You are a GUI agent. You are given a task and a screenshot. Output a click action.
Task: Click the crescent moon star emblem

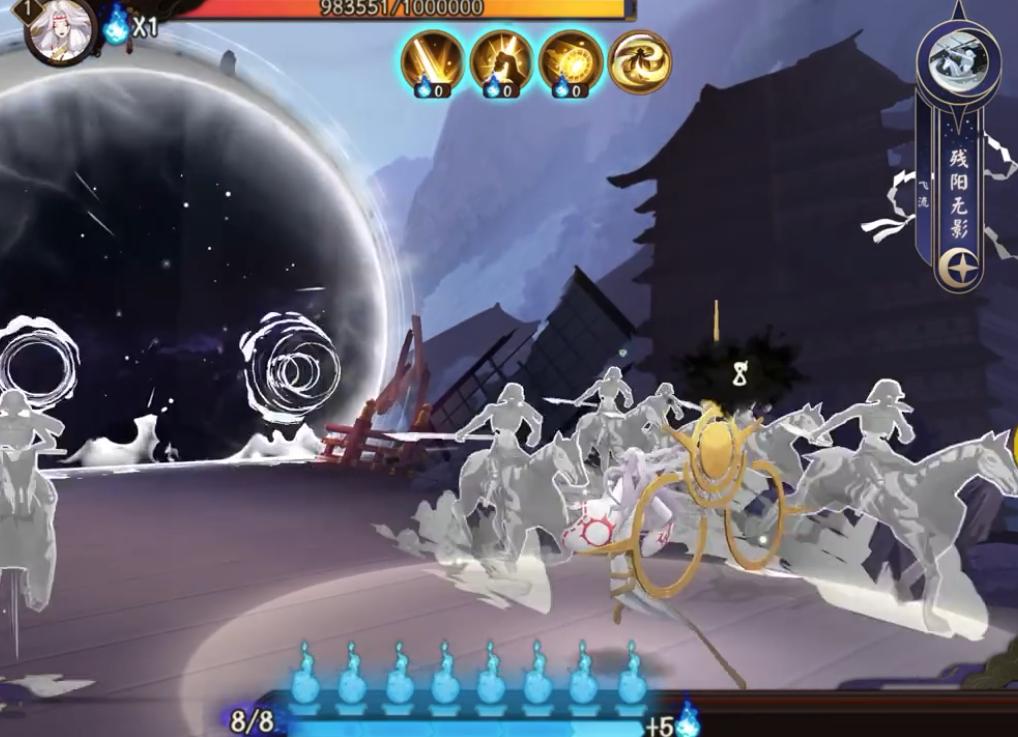pos(958,267)
